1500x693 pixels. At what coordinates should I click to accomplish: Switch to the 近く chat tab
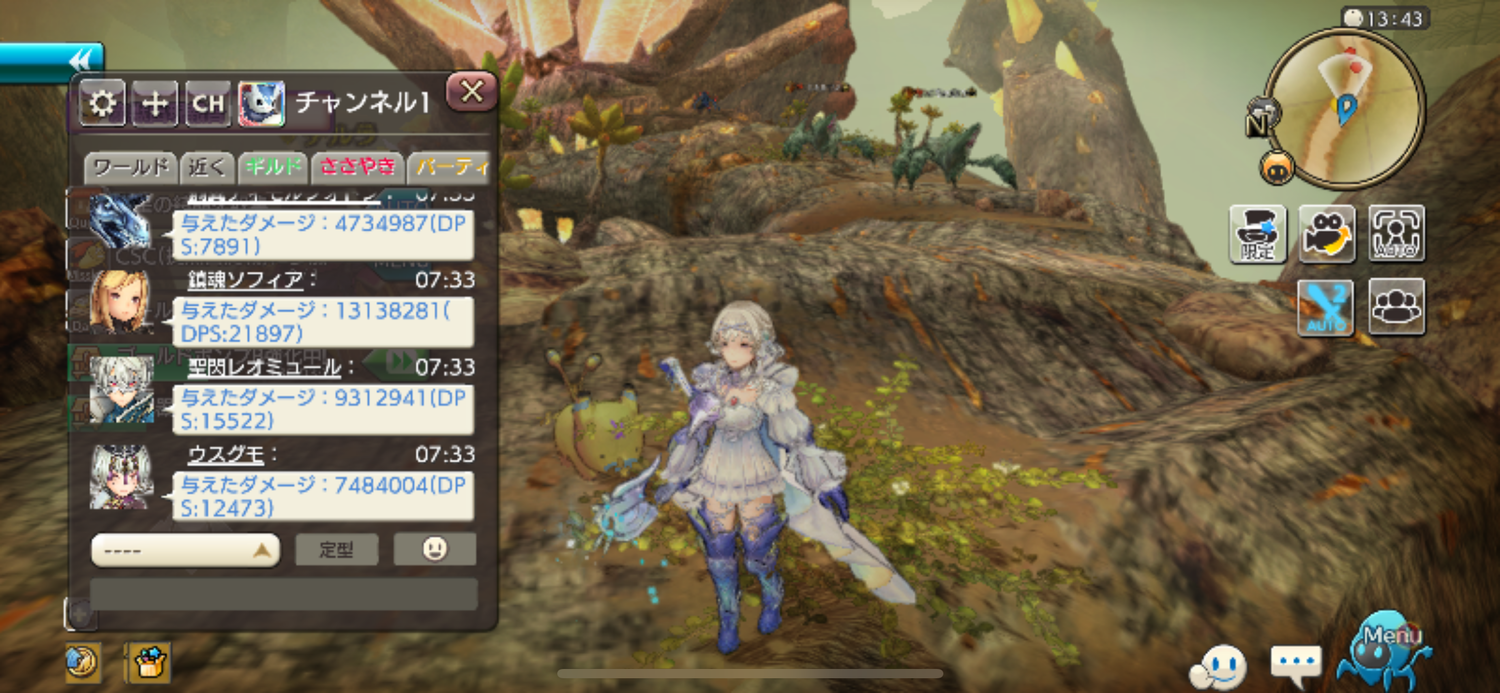(x=209, y=167)
